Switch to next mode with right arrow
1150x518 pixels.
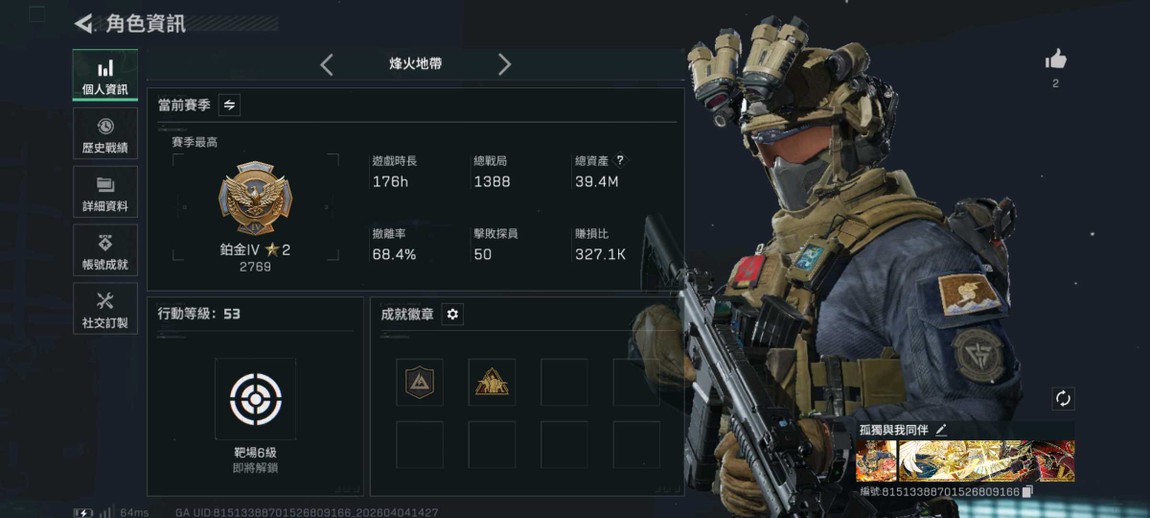pyautogui.click(x=504, y=65)
